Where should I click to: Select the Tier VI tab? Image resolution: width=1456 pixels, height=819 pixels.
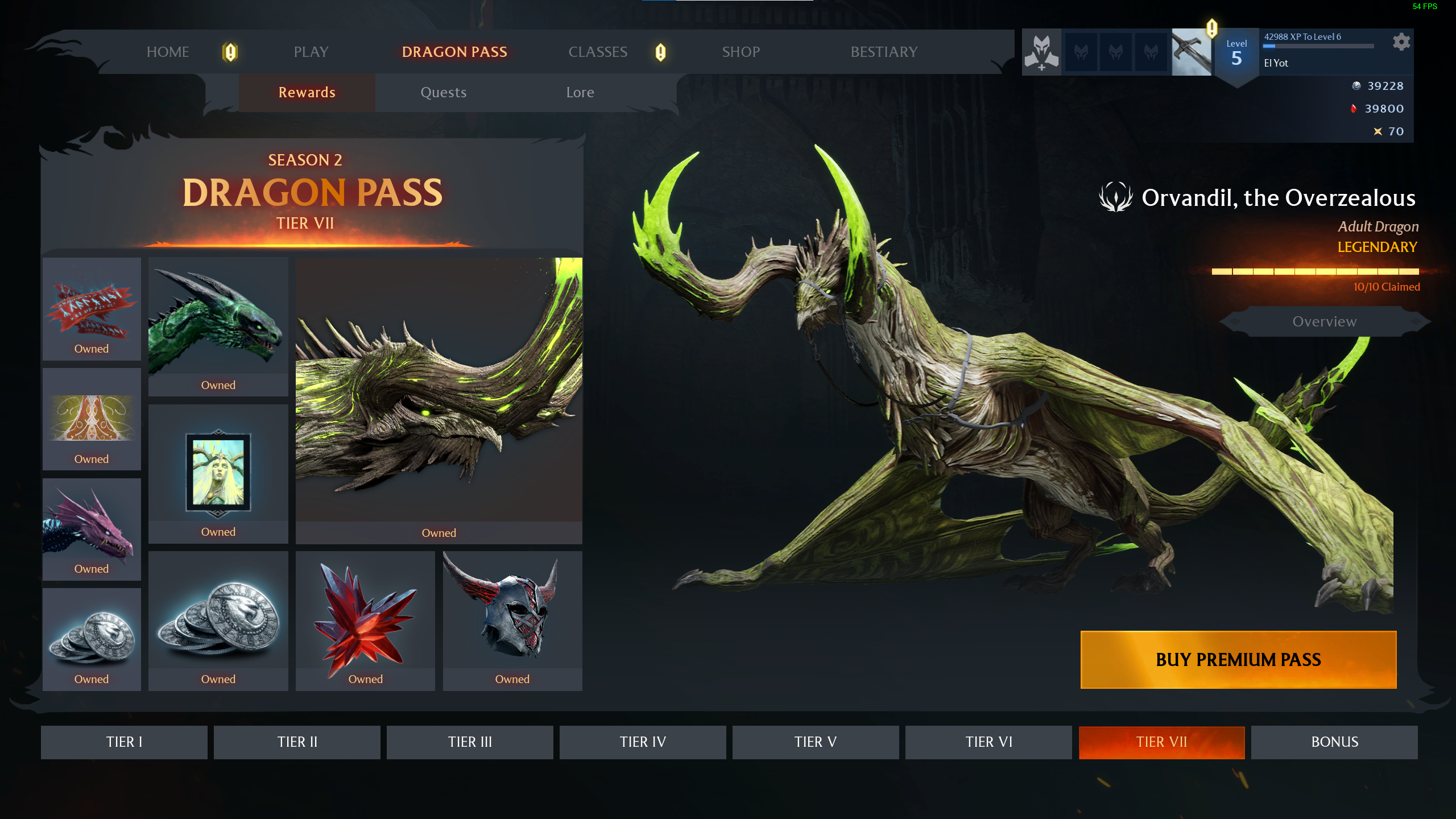tap(988, 742)
